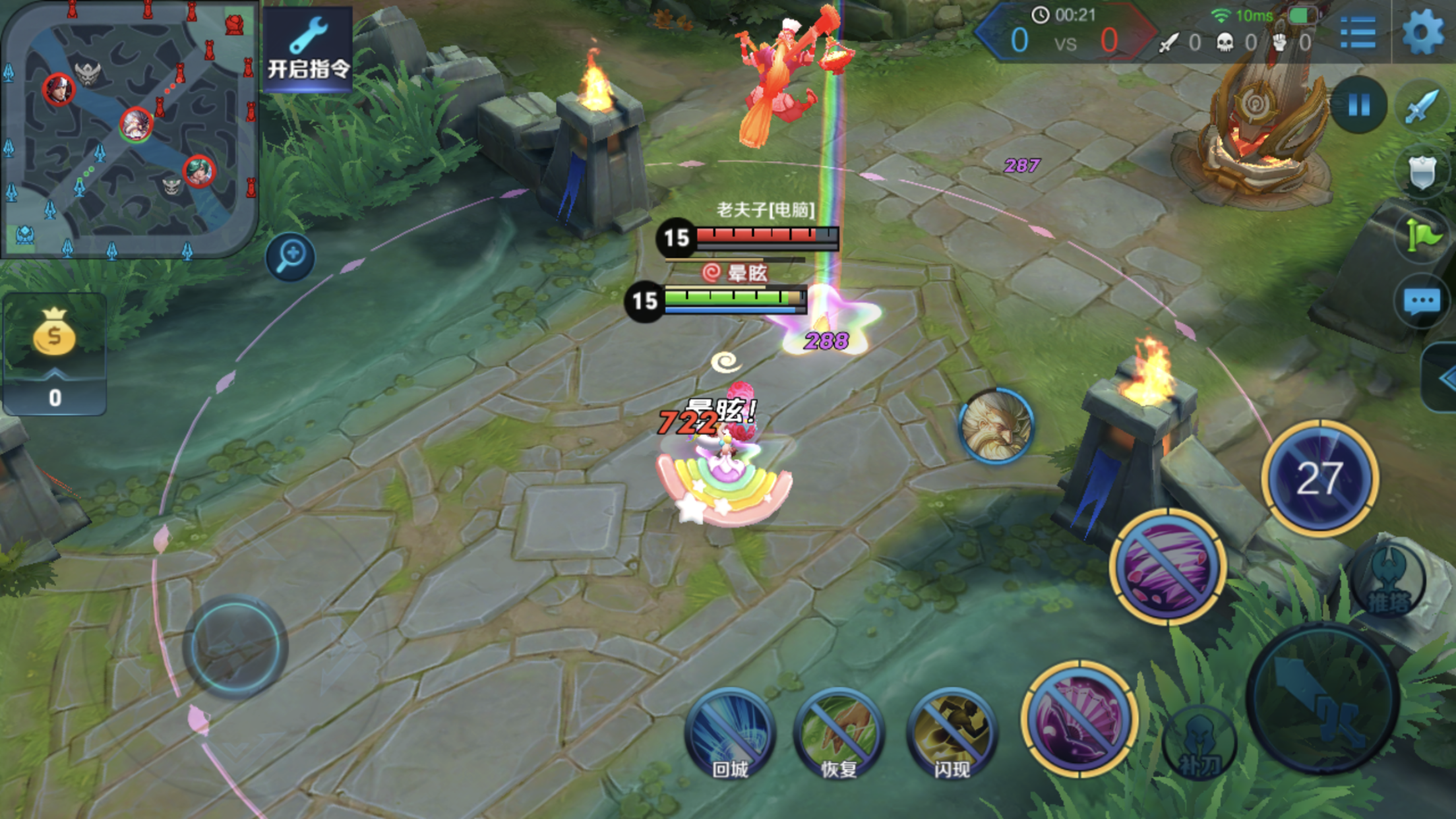Expand the right edge arrow panel
Viewport: 1456px width, 819px height.
[x=1443, y=379]
